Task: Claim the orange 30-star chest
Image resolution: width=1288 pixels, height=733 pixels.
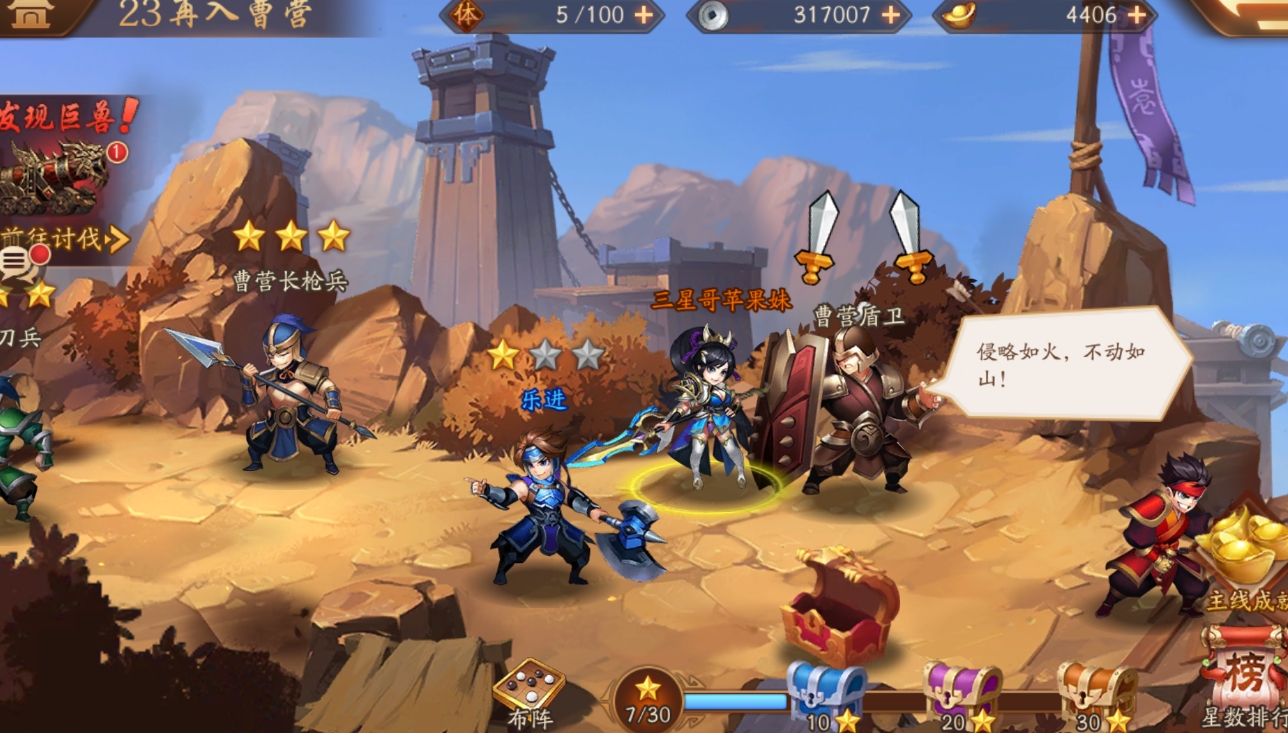Action: [x=1096, y=692]
